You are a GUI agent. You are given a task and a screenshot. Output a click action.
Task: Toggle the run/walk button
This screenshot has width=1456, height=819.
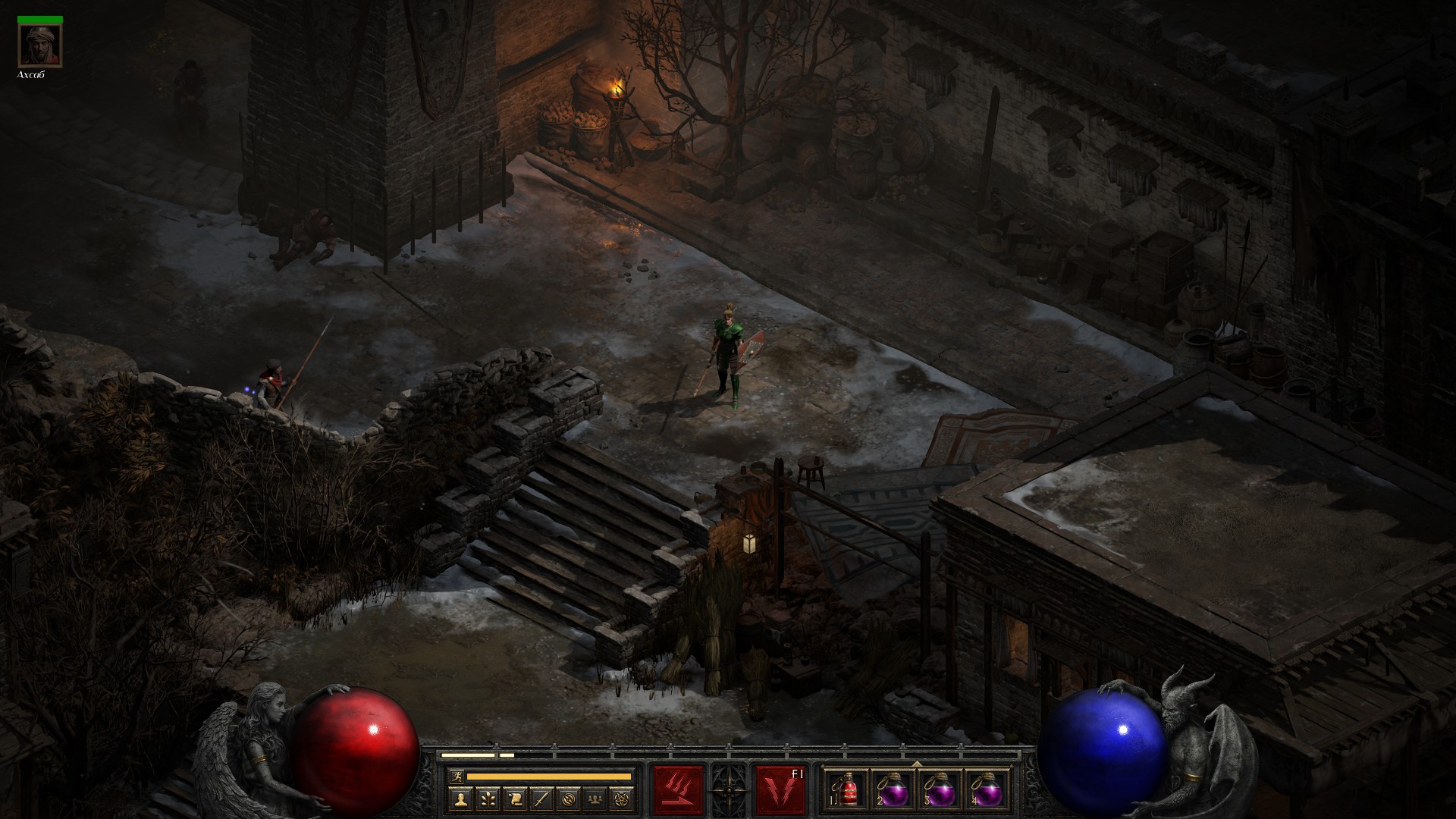coord(456,776)
